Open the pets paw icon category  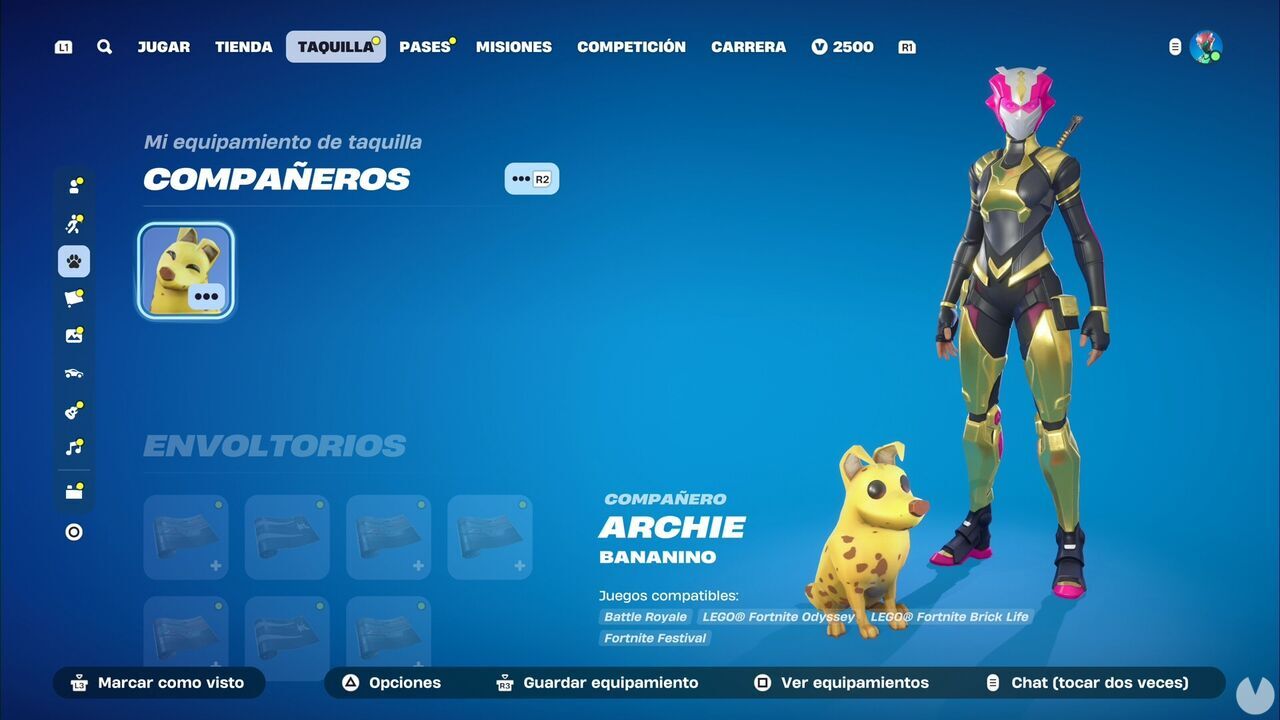tap(73, 261)
